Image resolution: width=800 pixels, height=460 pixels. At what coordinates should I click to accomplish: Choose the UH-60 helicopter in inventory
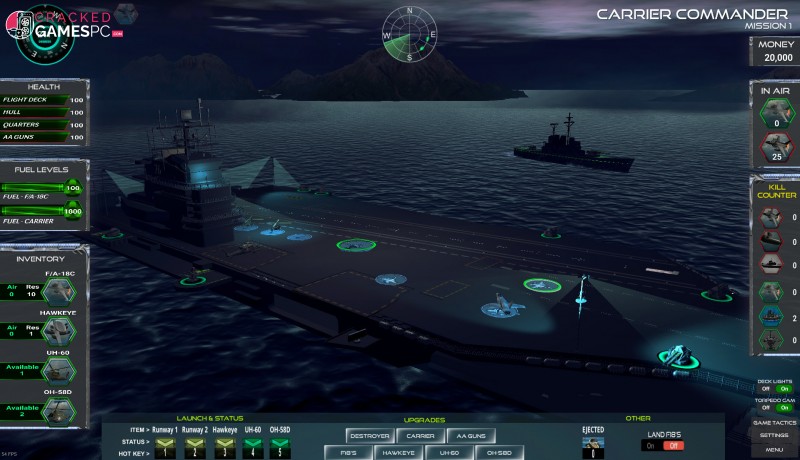[58, 369]
